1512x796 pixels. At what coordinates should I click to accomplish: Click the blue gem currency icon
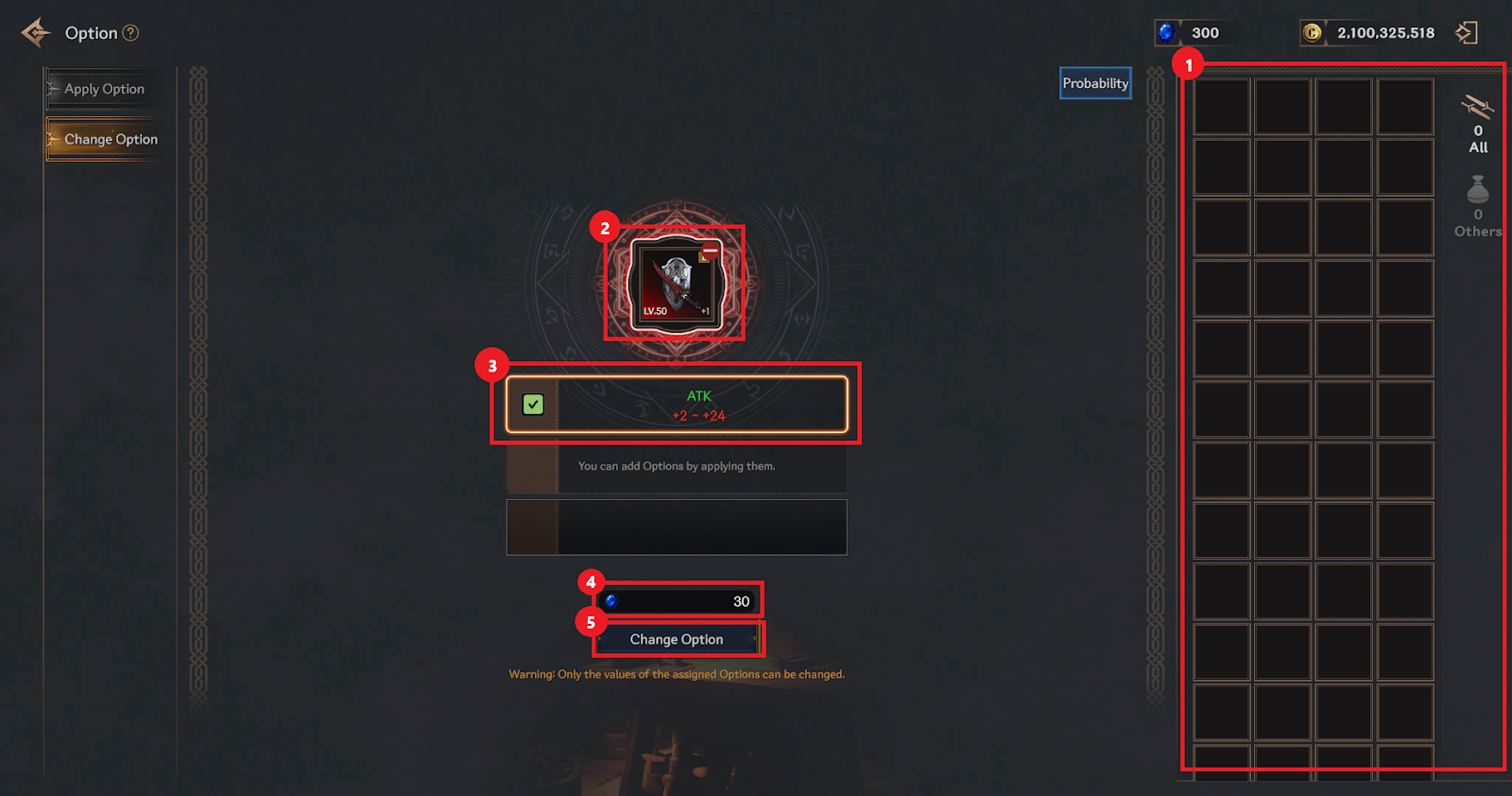click(x=1167, y=33)
